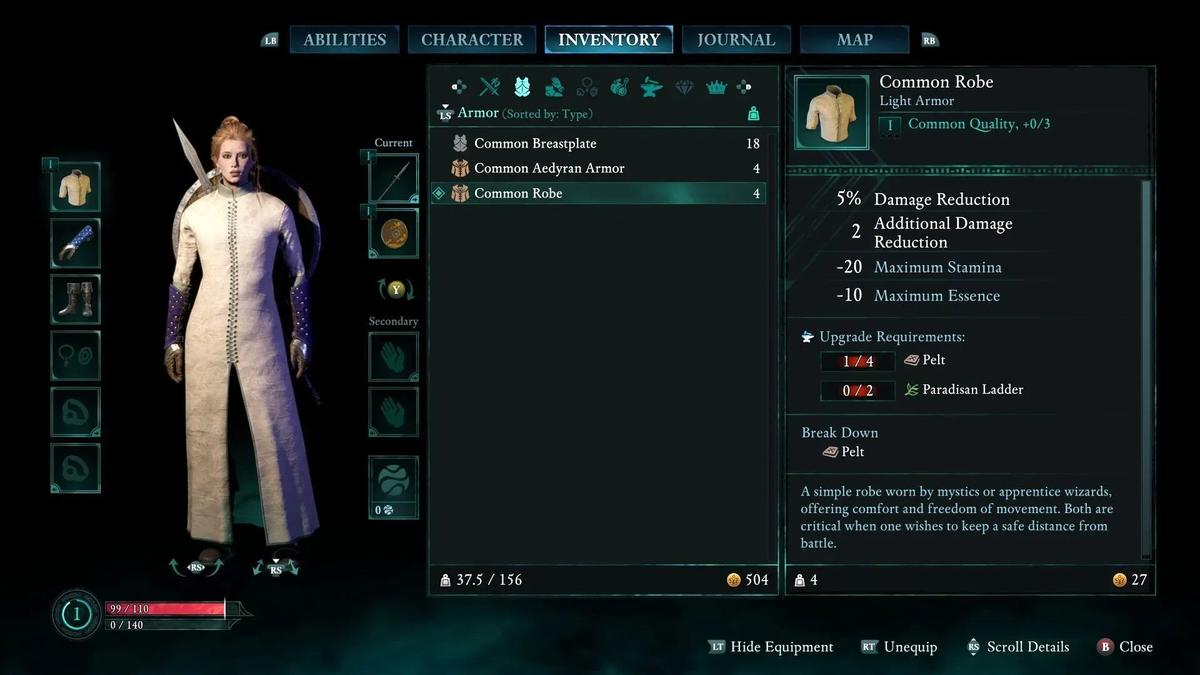Filter inventory by gloves and boots category
Screen dimensions: 1200x675
point(554,87)
